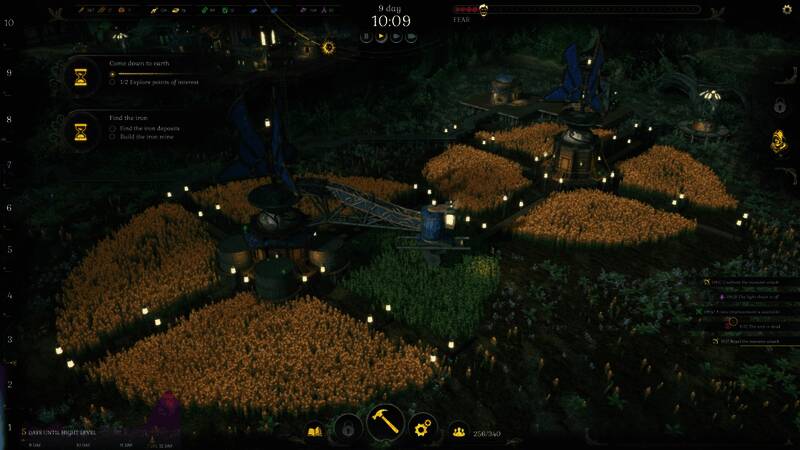Open the population overview icon

coord(460,431)
